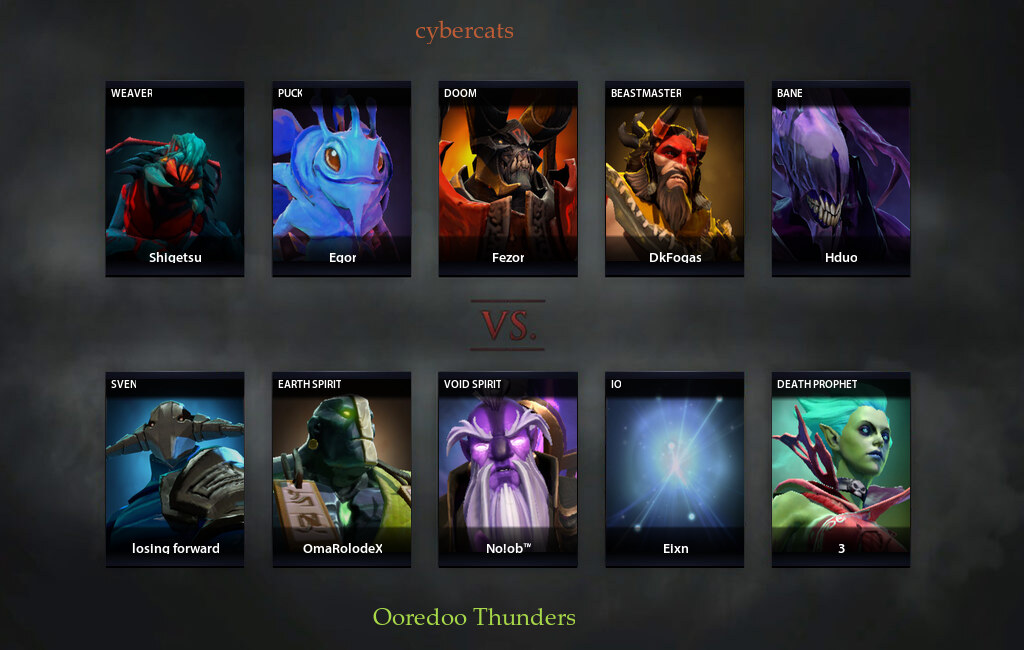Click the Death Prophet hero card
Screen dimensions: 1024x650
coord(841,469)
